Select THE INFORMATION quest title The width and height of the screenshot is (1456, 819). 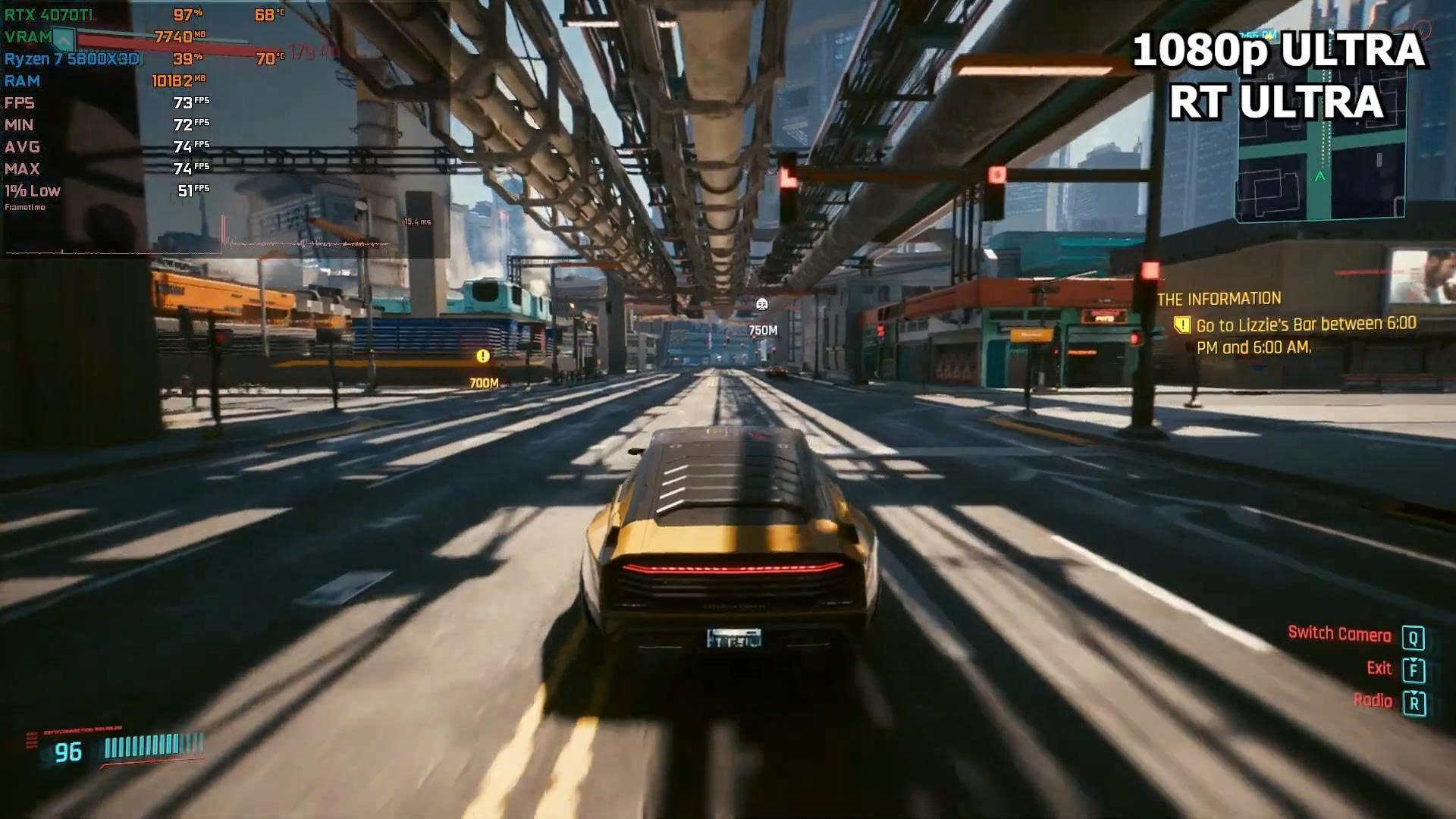tap(1219, 299)
